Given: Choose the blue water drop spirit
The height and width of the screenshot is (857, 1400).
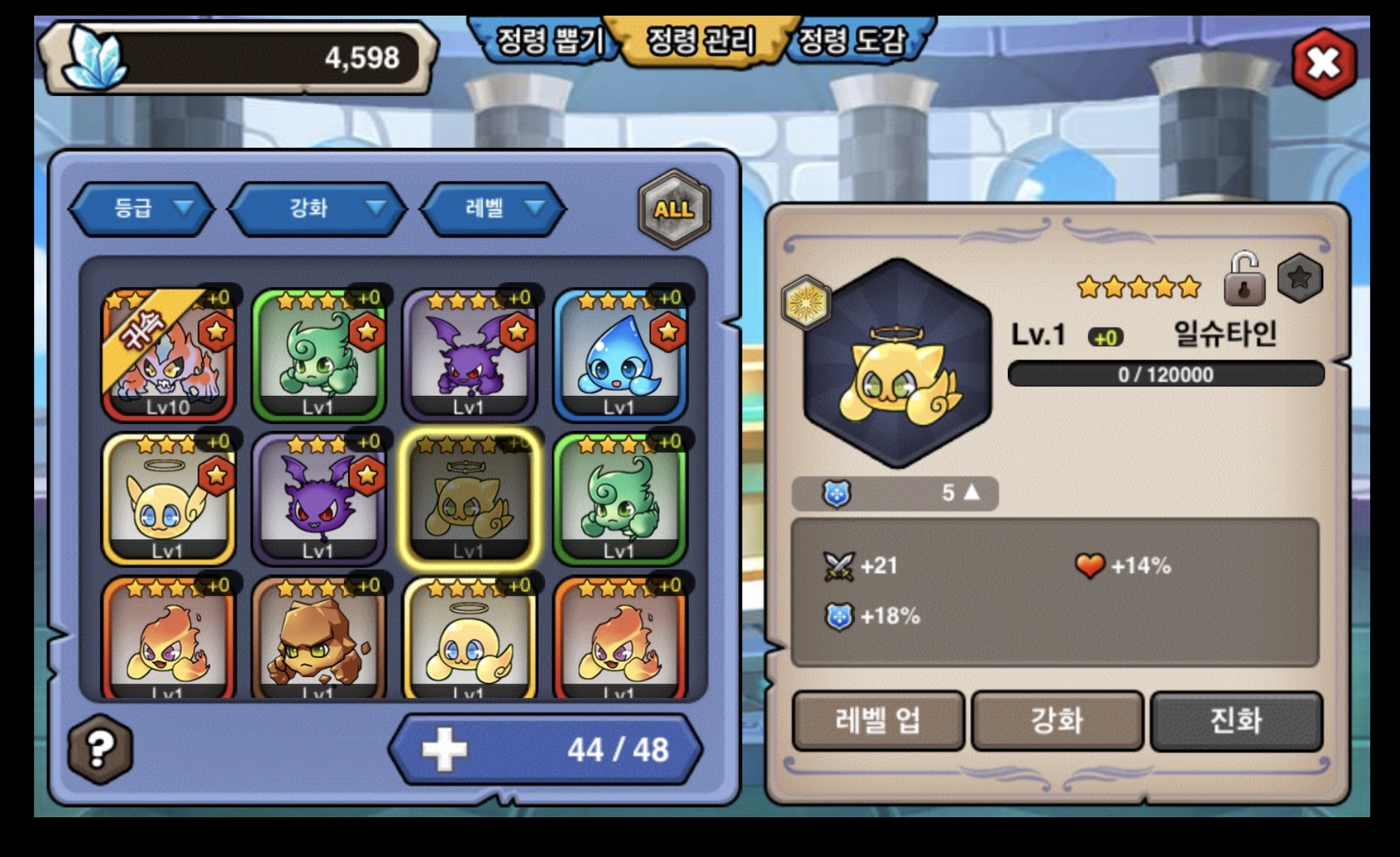Looking at the screenshot, I should (620, 355).
